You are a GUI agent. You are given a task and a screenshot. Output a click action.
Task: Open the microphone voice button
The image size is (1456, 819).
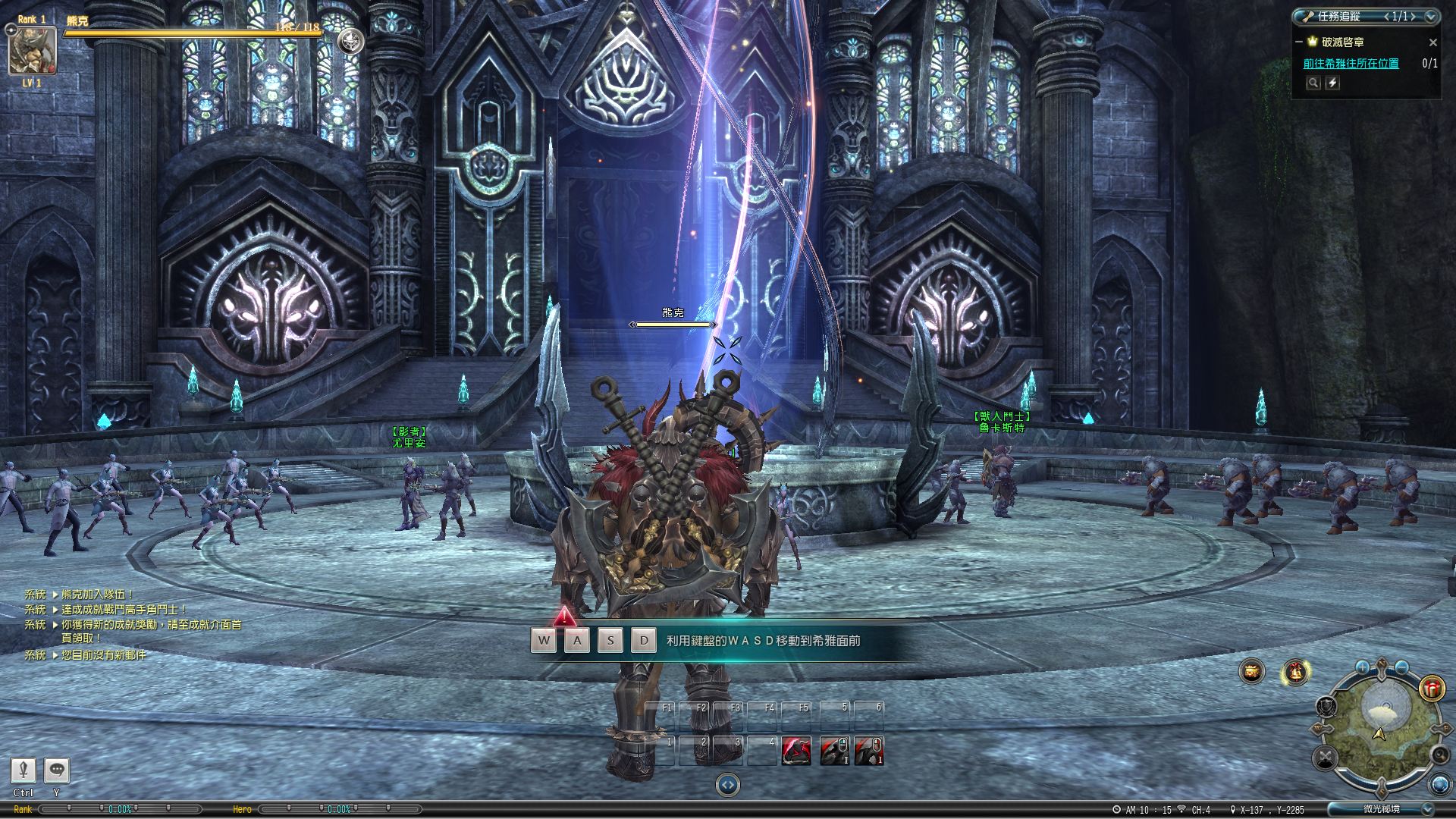pos(24,770)
